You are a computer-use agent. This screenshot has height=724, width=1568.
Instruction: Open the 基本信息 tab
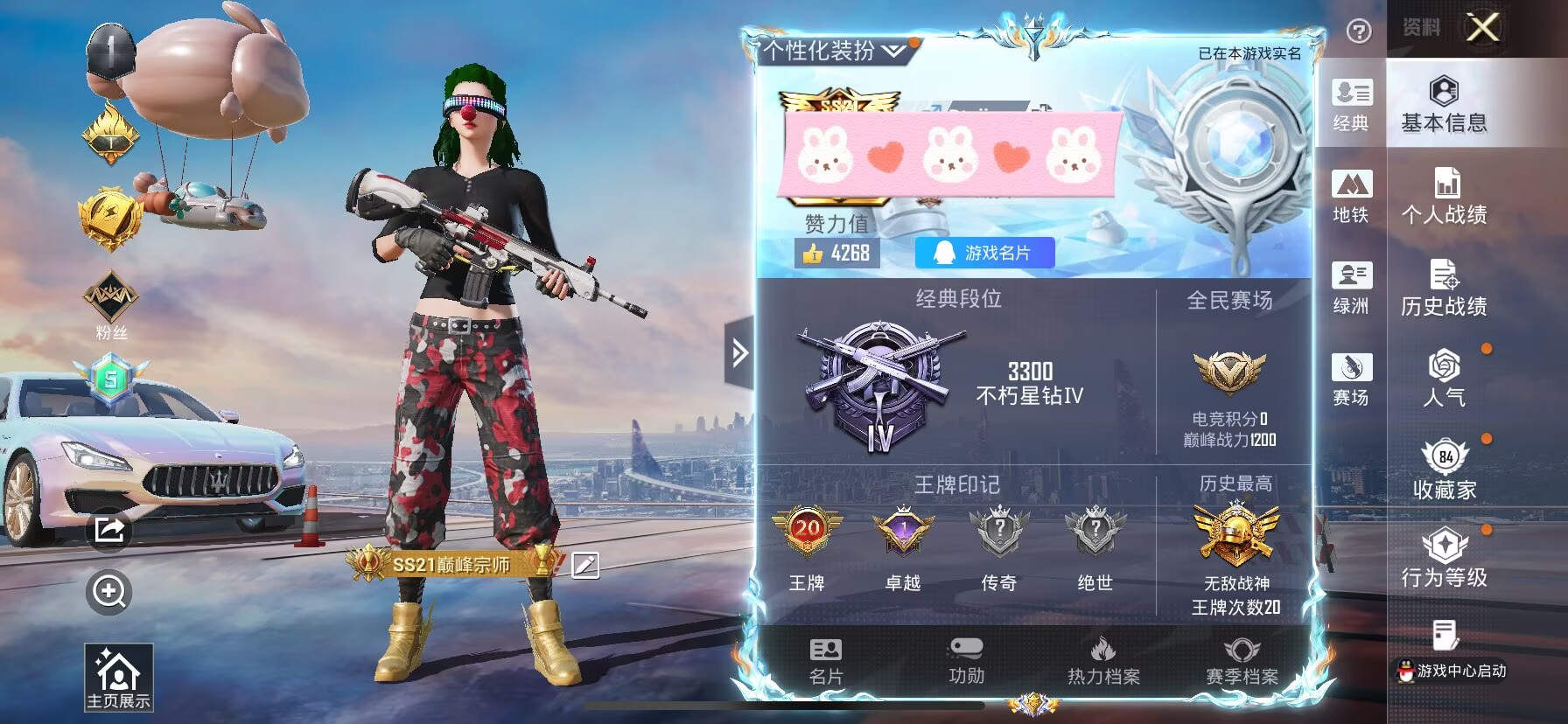tap(1444, 104)
